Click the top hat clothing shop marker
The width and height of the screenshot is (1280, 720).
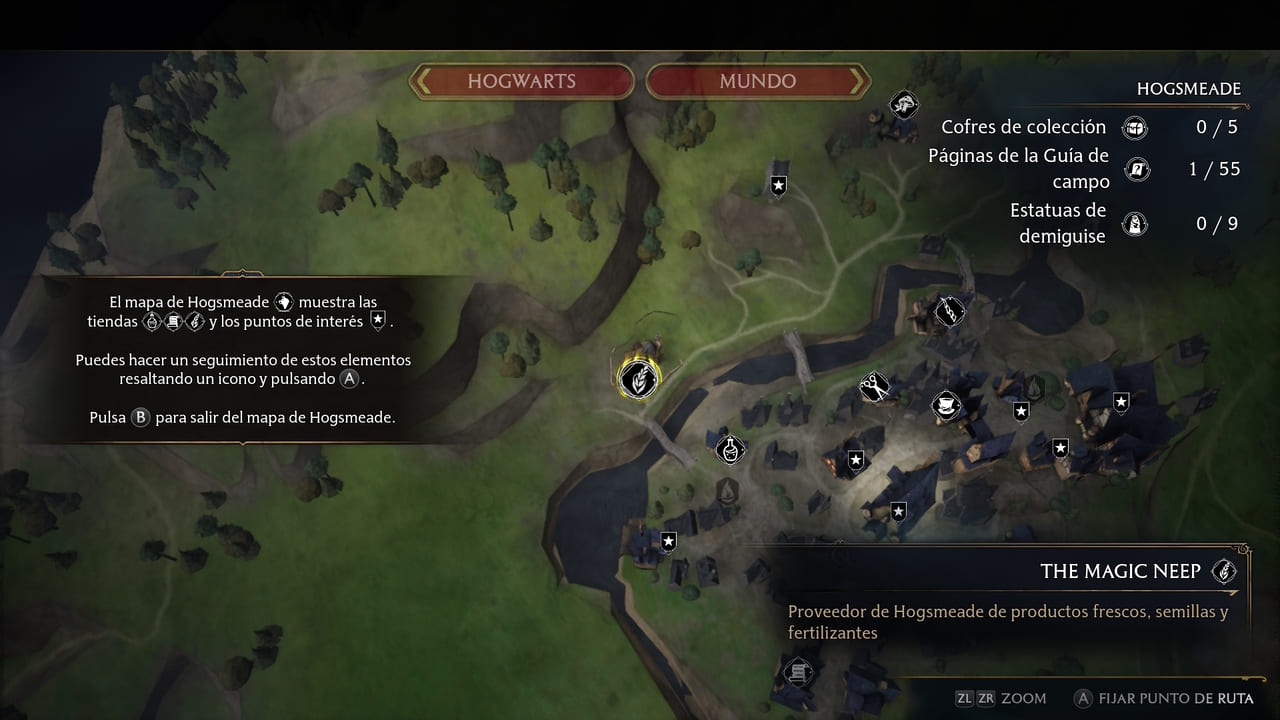pos(945,405)
